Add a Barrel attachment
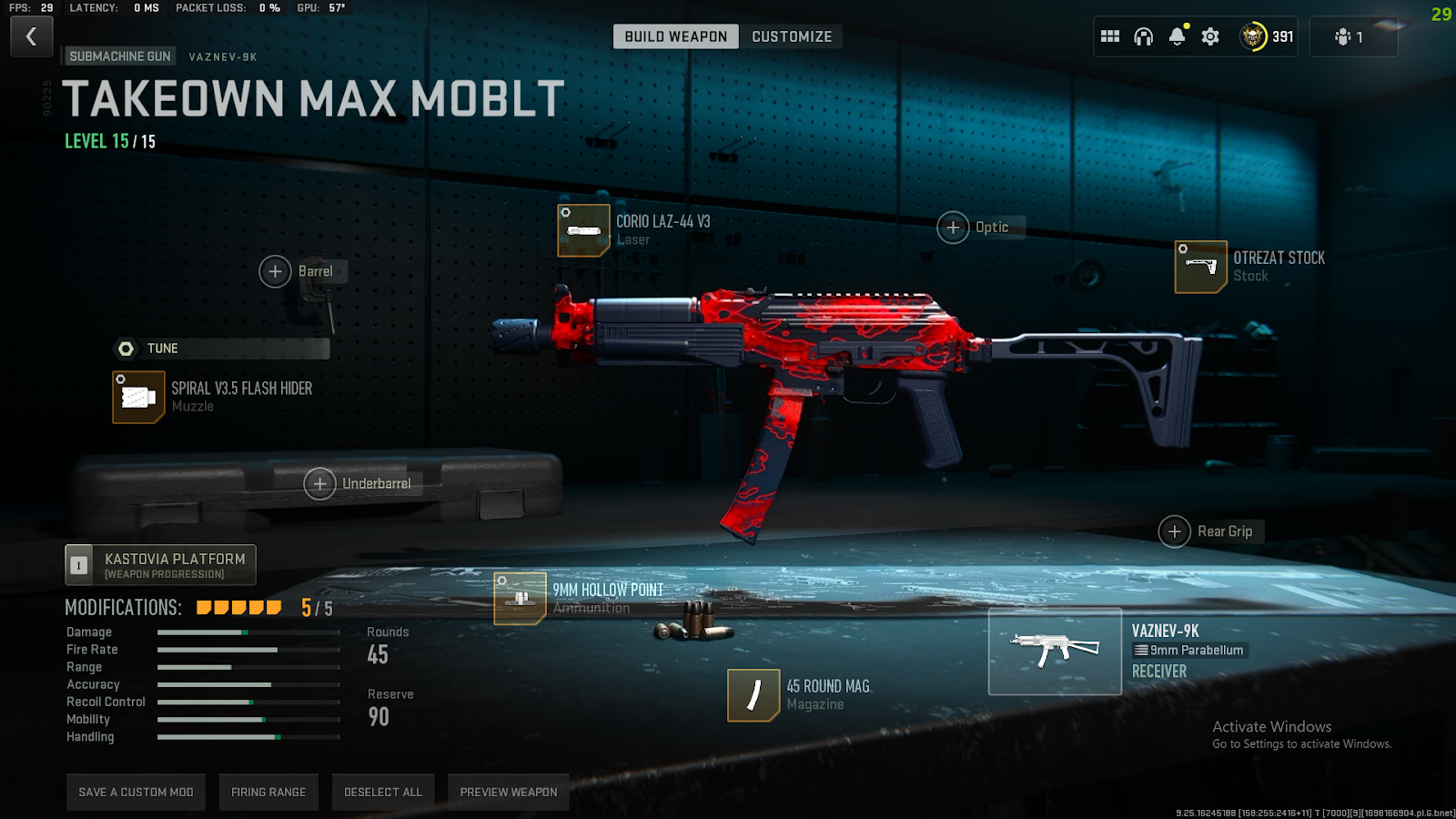Image resolution: width=1456 pixels, height=819 pixels. pos(276,271)
